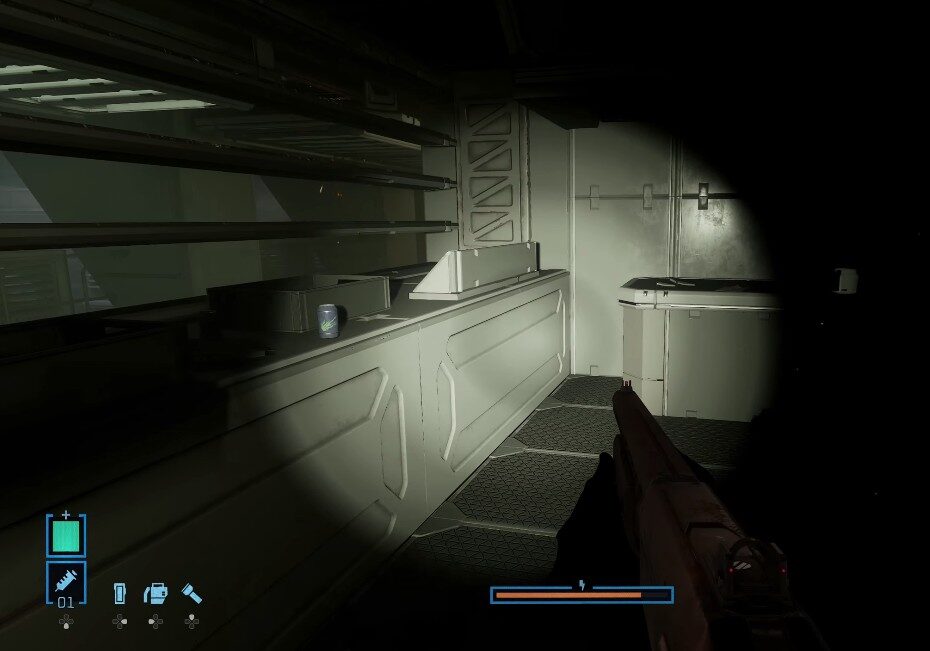Use the medical syringe item slot
Screen dimensions: 930x651
pyautogui.click(x=66, y=582)
